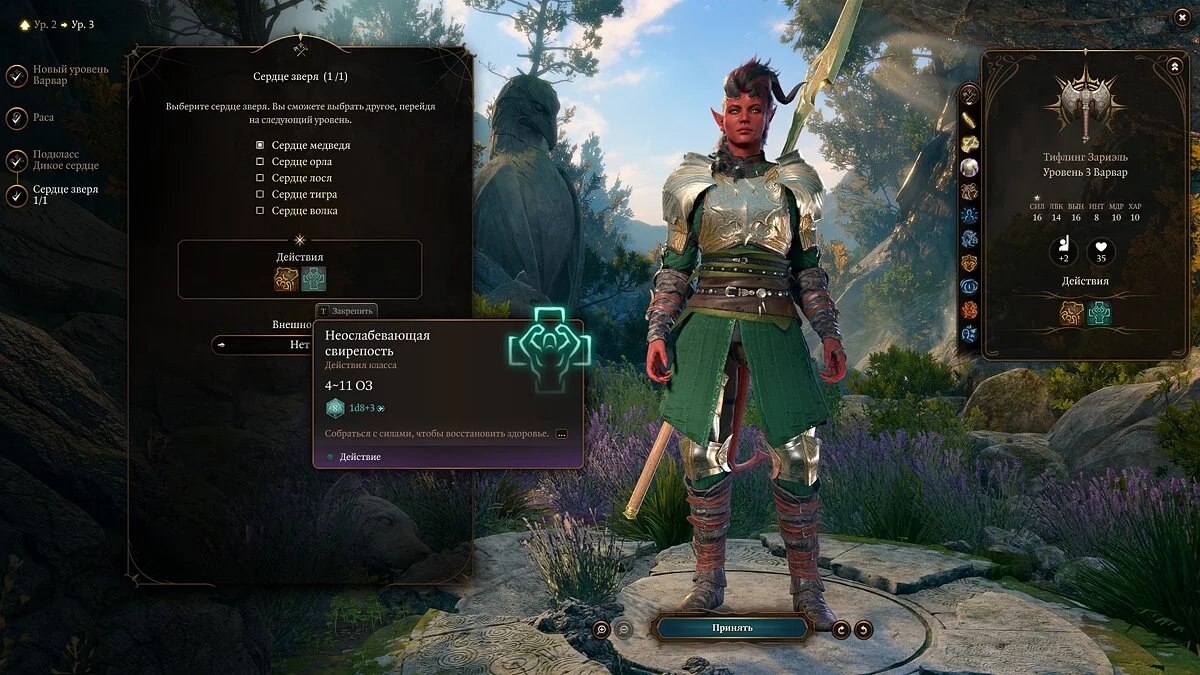Rotate character with the counter-clockwise arrow button
The height and width of the screenshot is (675, 1200).
(x=863, y=629)
